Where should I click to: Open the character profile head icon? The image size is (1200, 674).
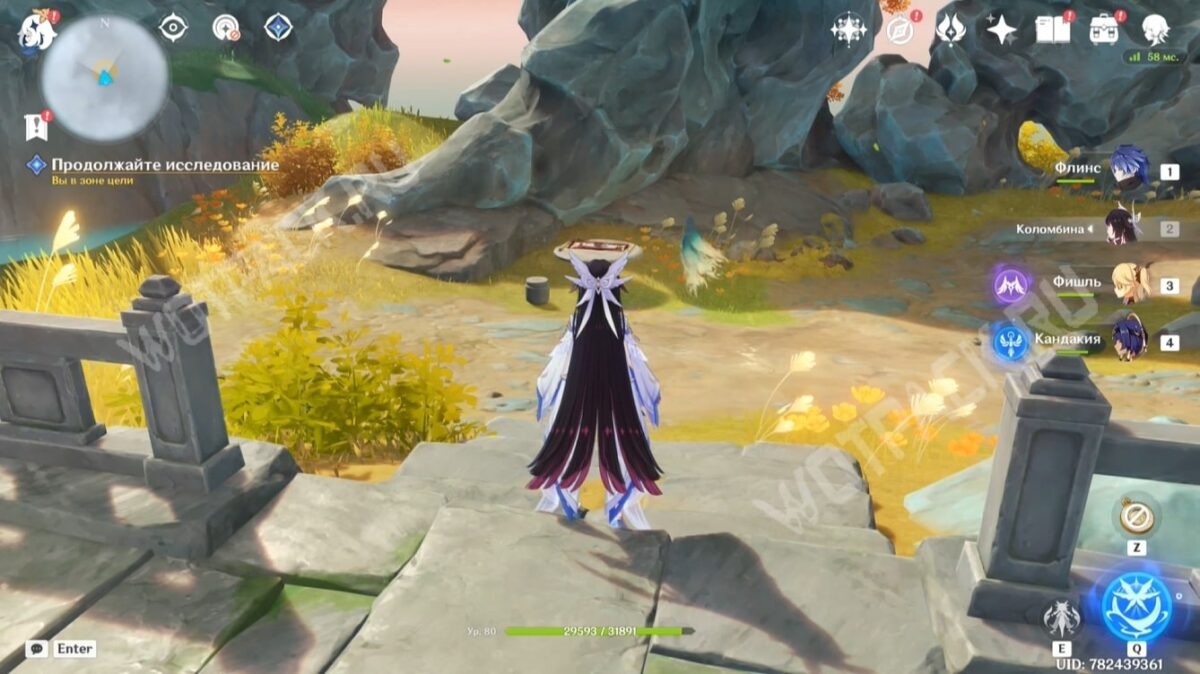pyautogui.click(x=1156, y=29)
